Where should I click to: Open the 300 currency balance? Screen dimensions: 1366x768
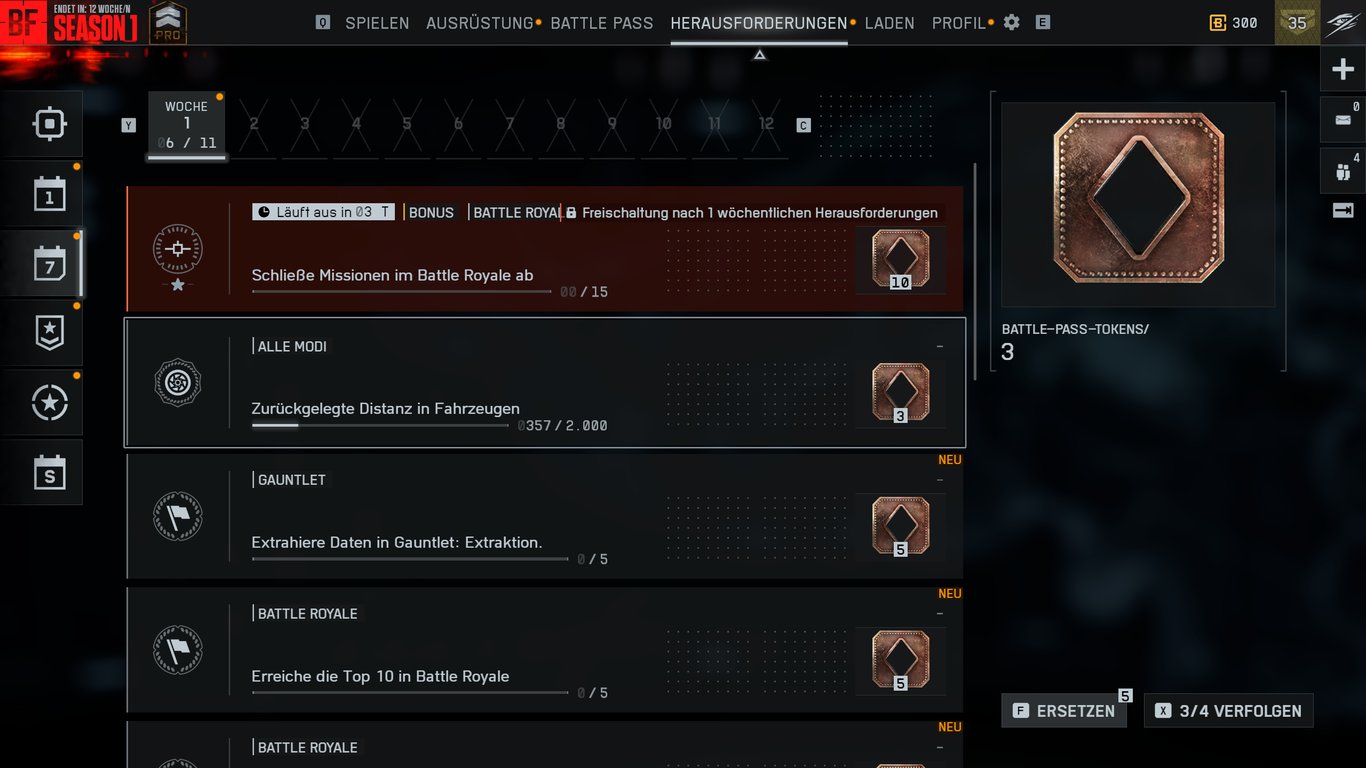point(1233,23)
